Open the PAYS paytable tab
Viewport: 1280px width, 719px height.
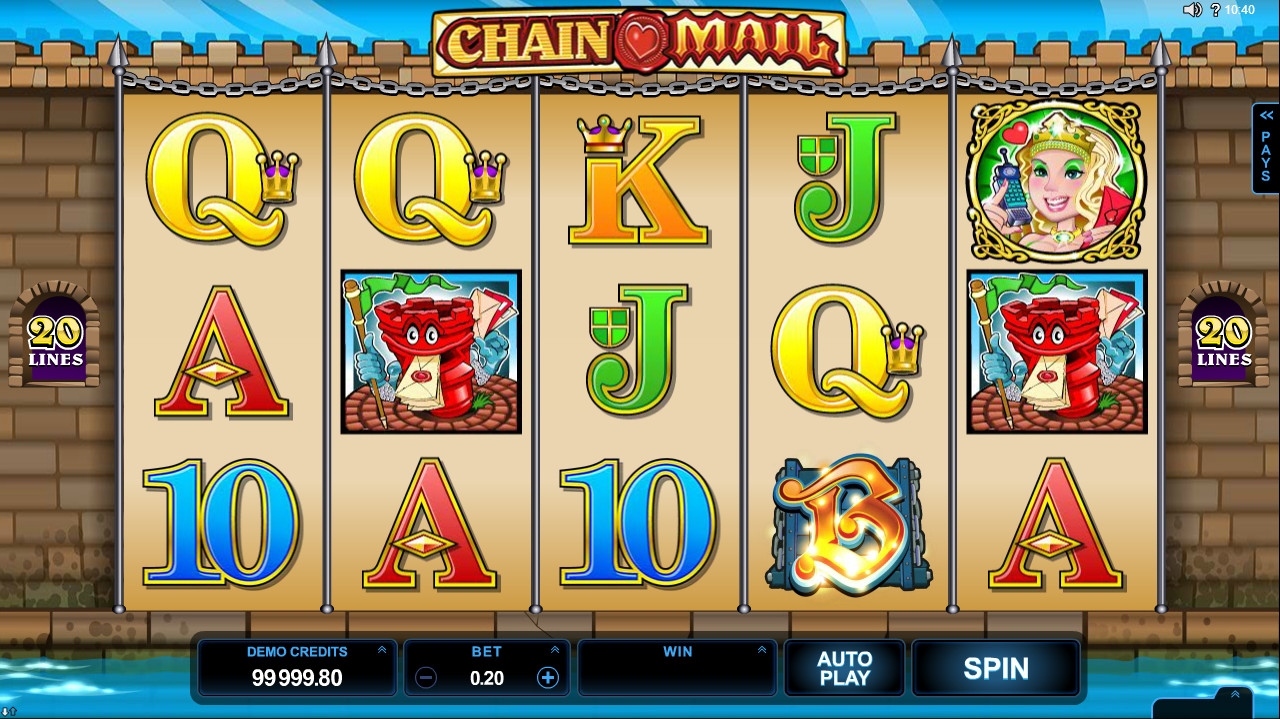coord(1265,148)
